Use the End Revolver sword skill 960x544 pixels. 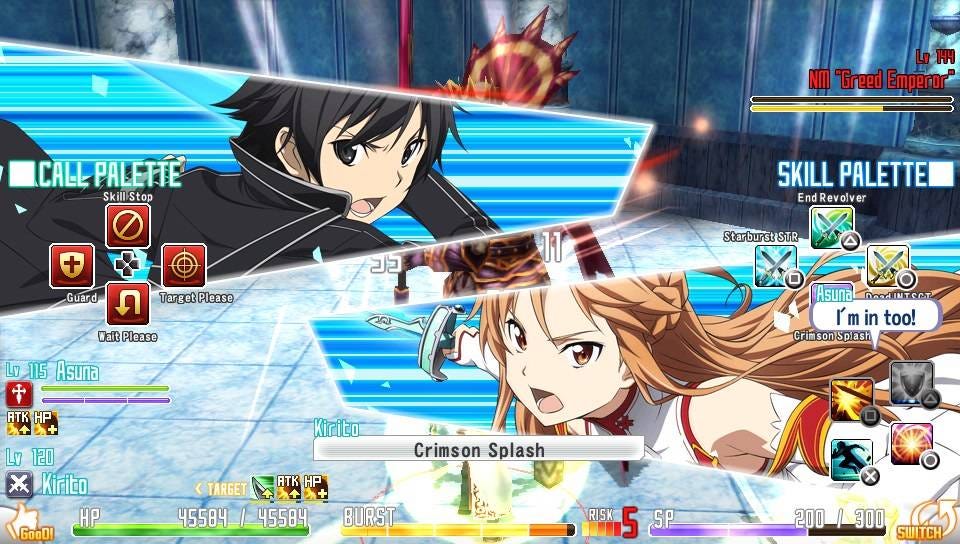(x=831, y=228)
